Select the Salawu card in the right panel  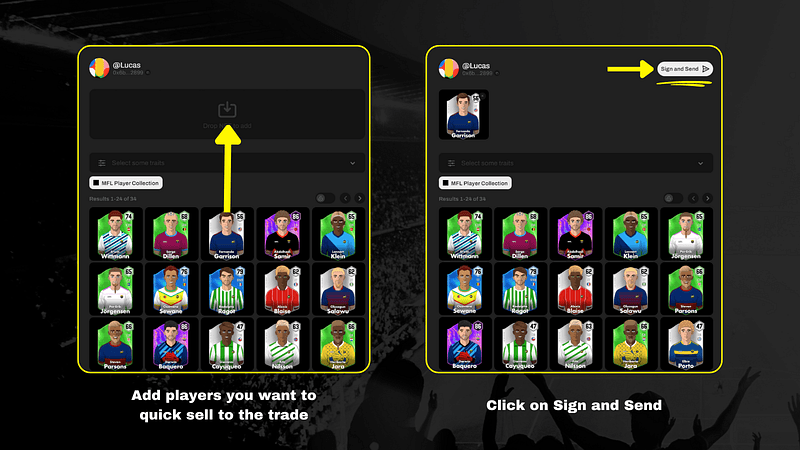click(630, 289)
